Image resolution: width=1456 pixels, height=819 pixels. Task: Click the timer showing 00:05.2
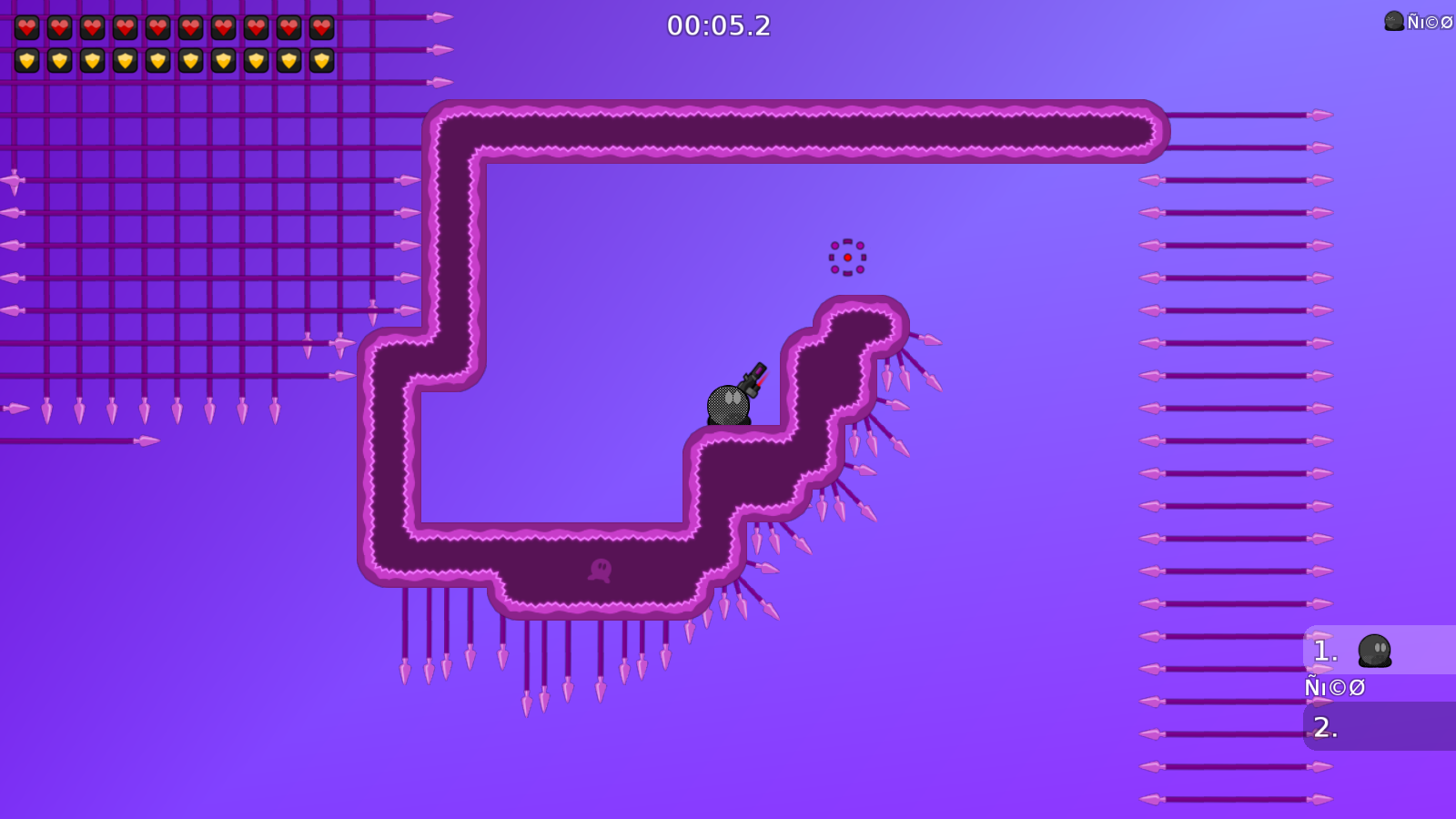718,26
